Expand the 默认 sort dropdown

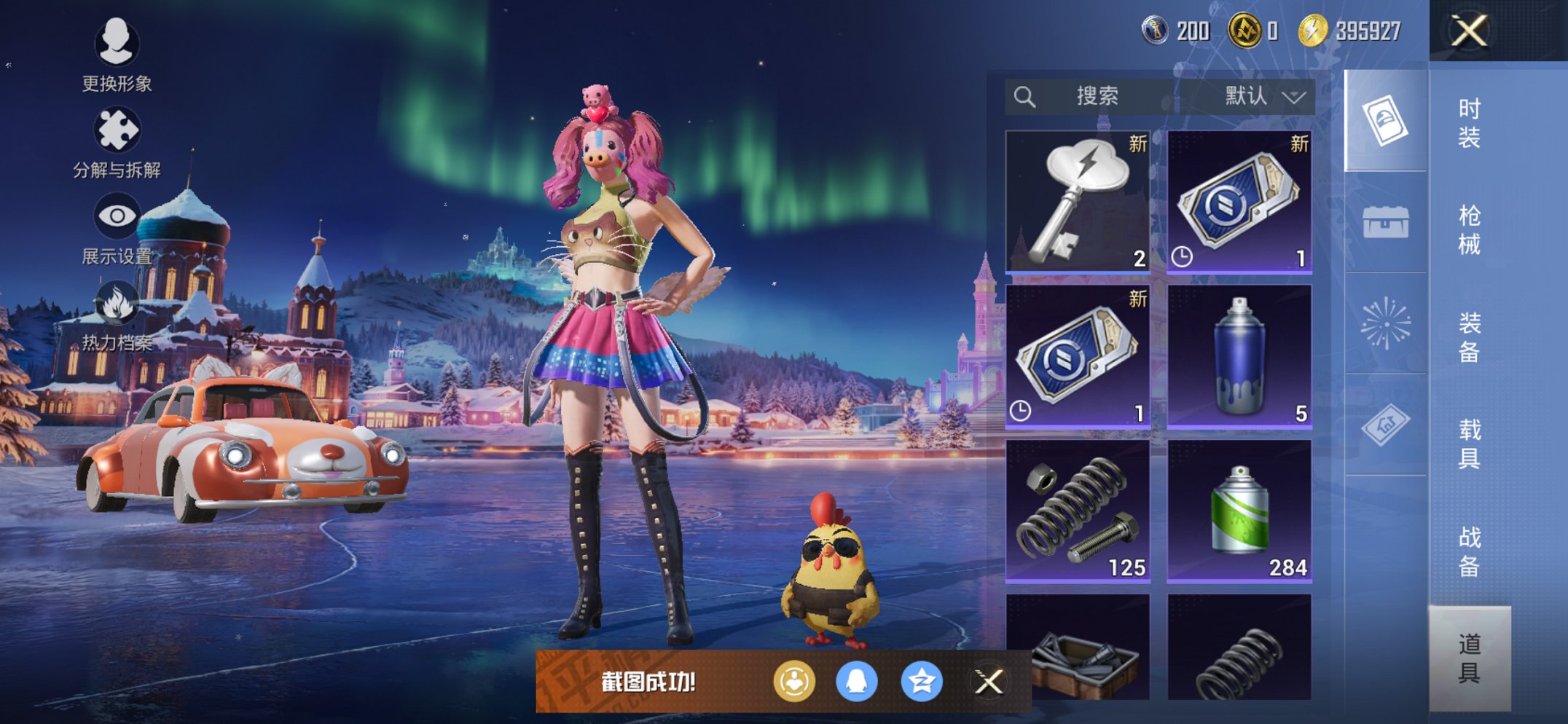coord(1265,96)
